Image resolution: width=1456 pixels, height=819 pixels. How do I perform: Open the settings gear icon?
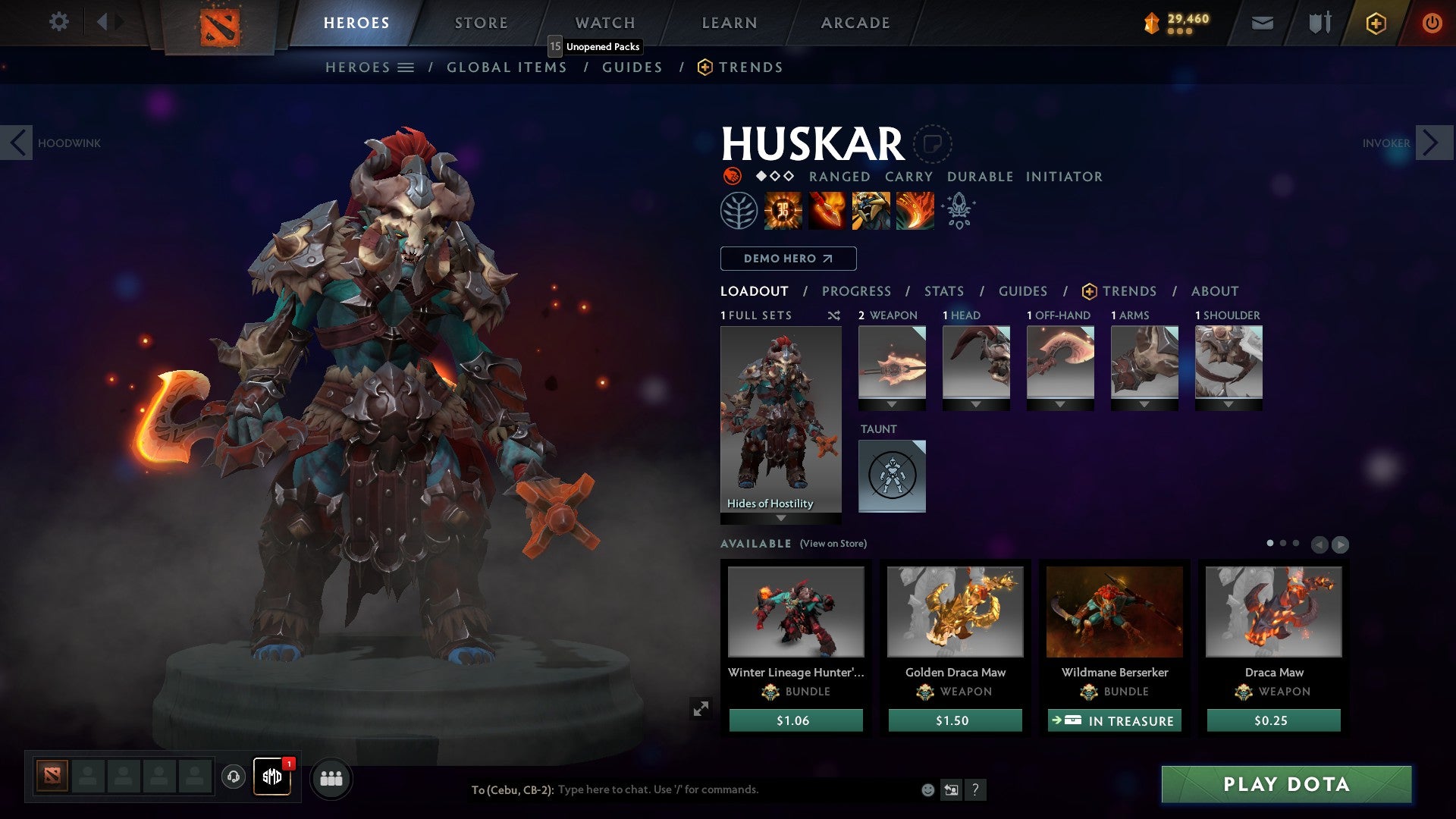tap(58, 22)
